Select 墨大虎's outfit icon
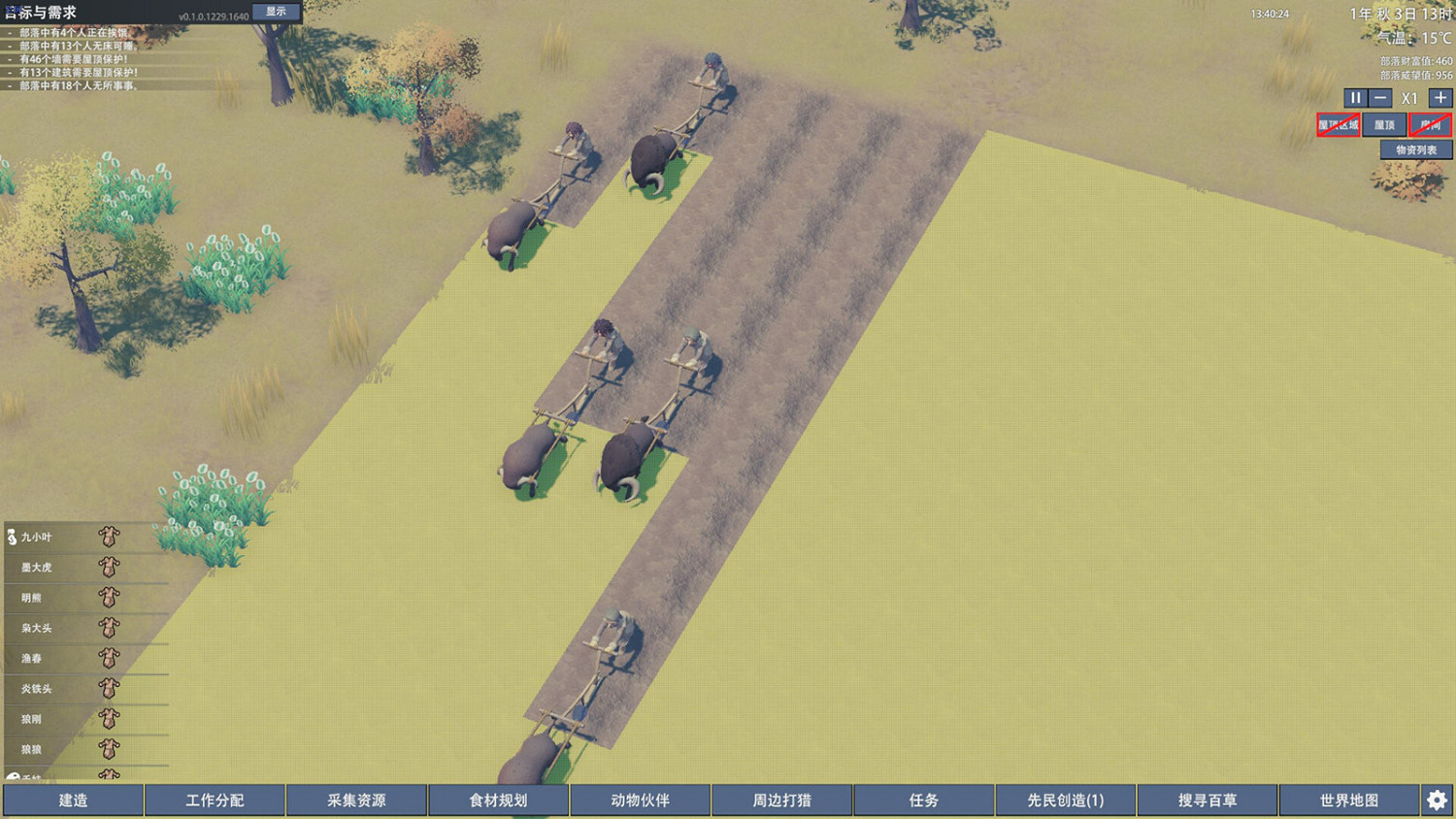 click(110, 568)
